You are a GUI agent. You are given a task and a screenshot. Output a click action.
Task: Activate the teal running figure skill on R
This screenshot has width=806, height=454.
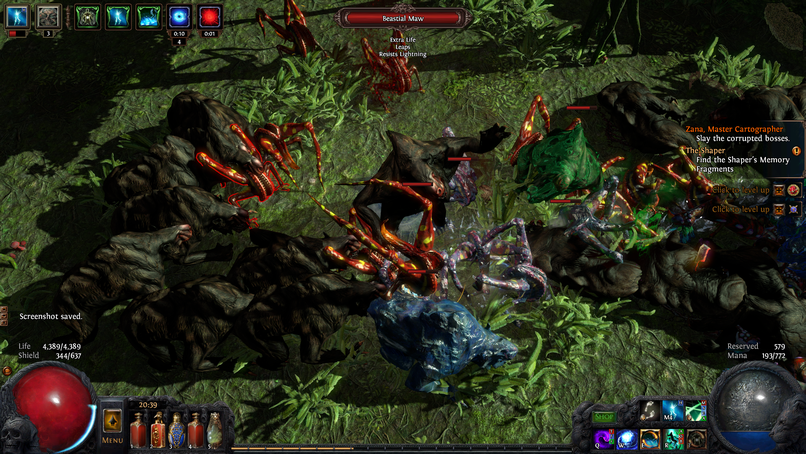[x=674, y=440]
